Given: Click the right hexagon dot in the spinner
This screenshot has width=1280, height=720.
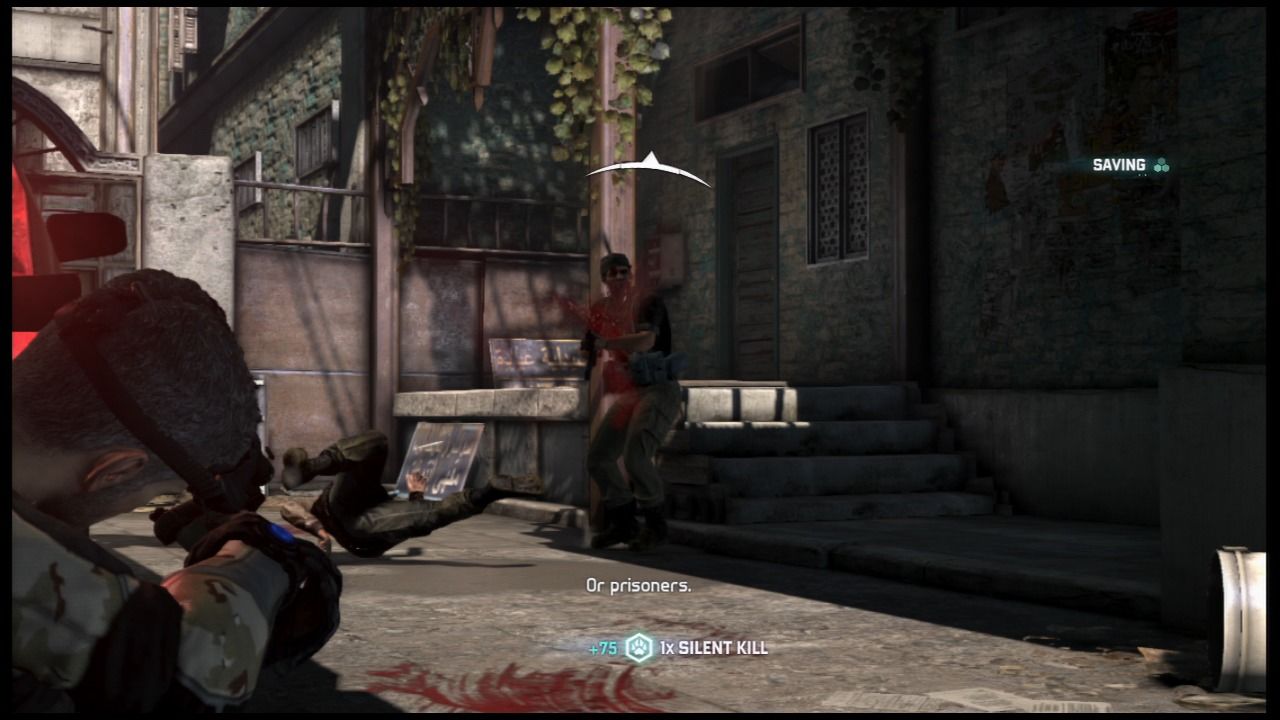Looking at the screenshot, I should [1166, 168].
